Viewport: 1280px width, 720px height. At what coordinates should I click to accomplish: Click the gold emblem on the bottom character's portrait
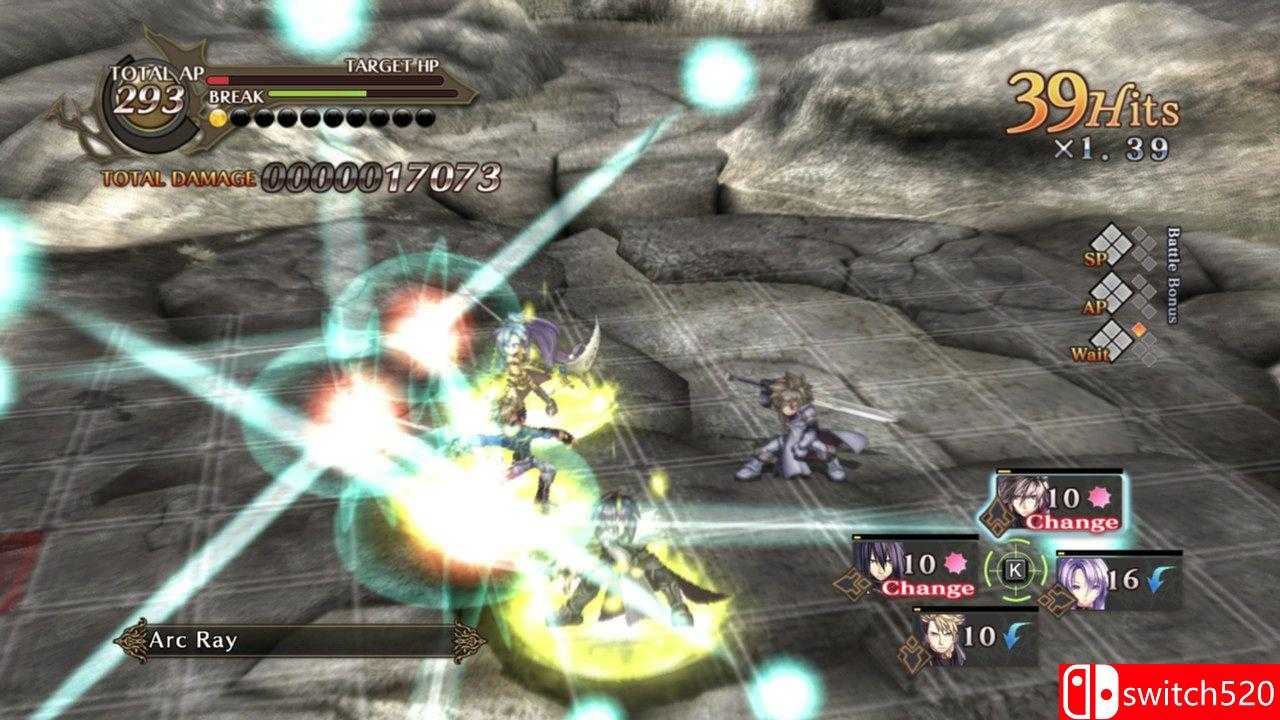pos(912,653)
